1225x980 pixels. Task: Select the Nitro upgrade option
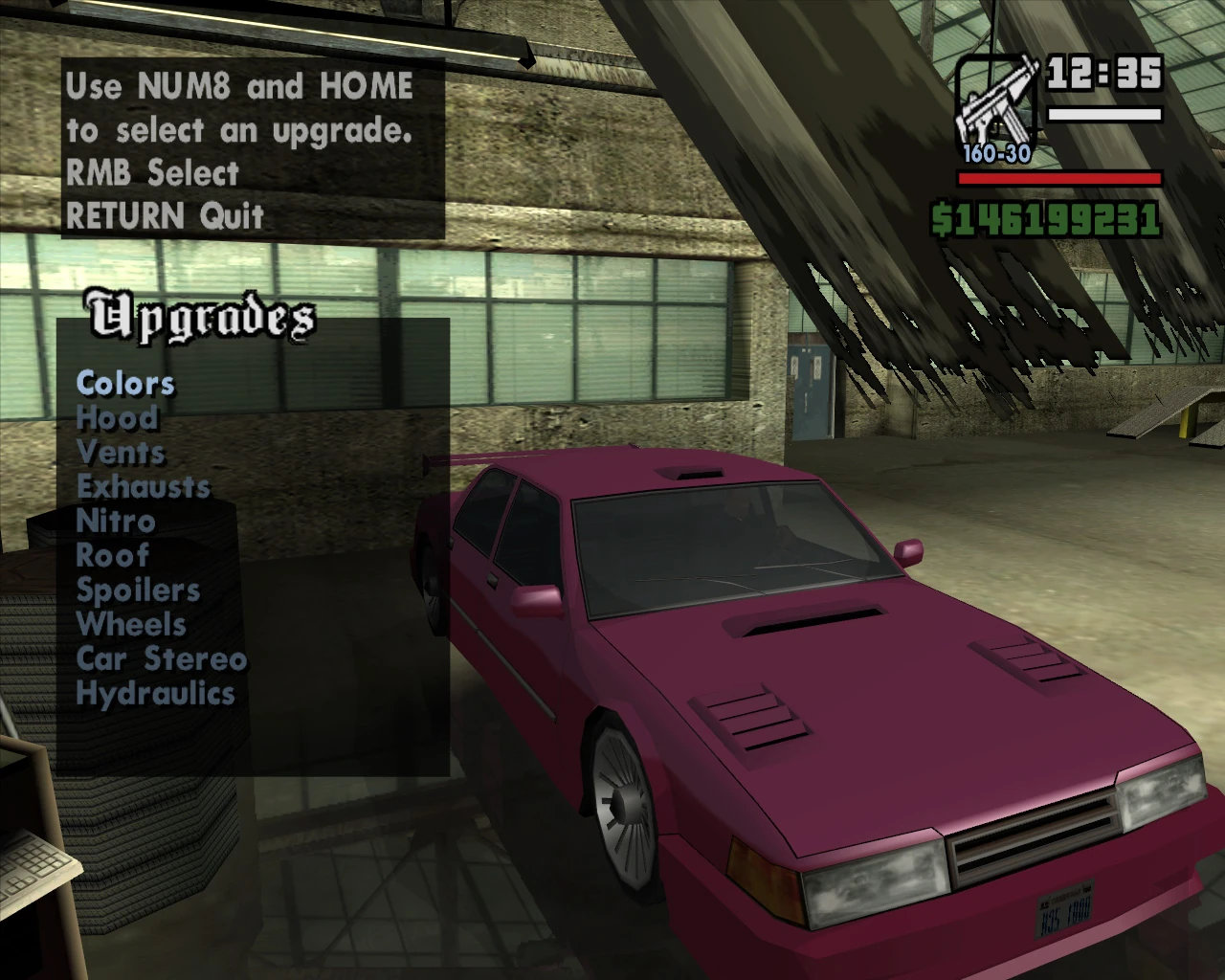point(116,522)
